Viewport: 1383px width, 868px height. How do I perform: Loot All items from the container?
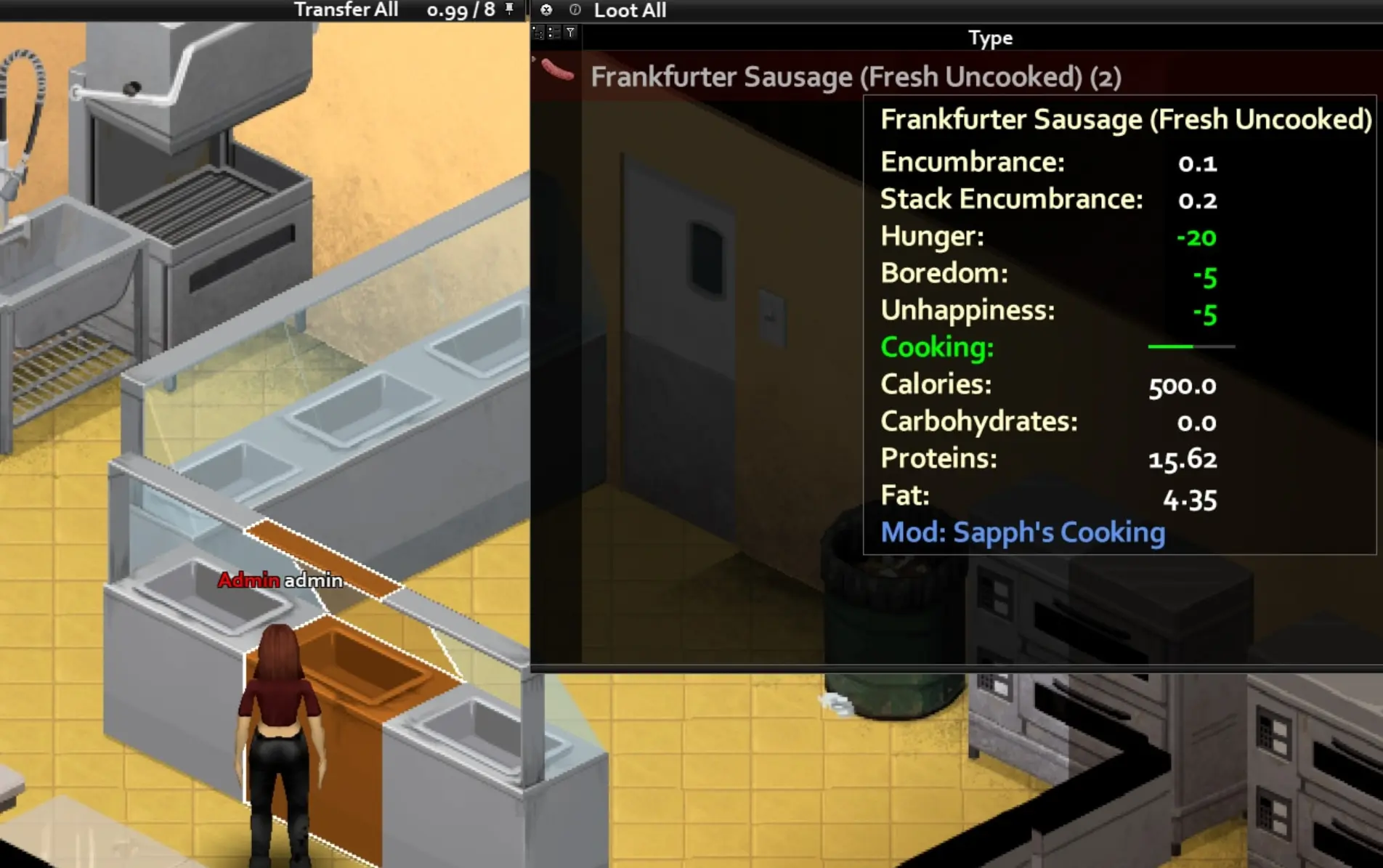630,10
